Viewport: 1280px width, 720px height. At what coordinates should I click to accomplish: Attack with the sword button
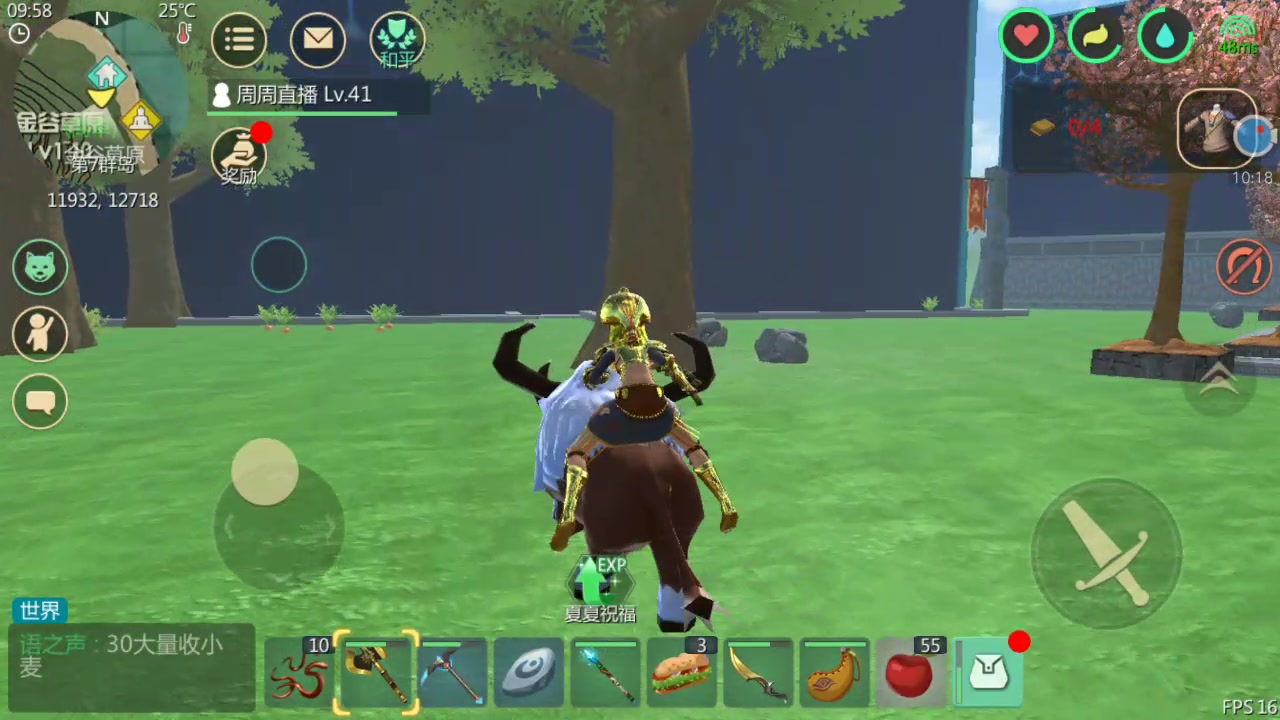coord(1106,554)
